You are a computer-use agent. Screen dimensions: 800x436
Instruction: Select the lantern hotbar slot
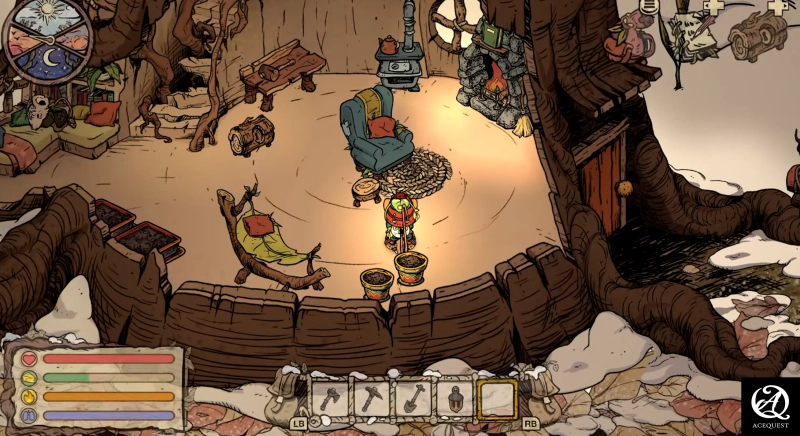point(454,398)
